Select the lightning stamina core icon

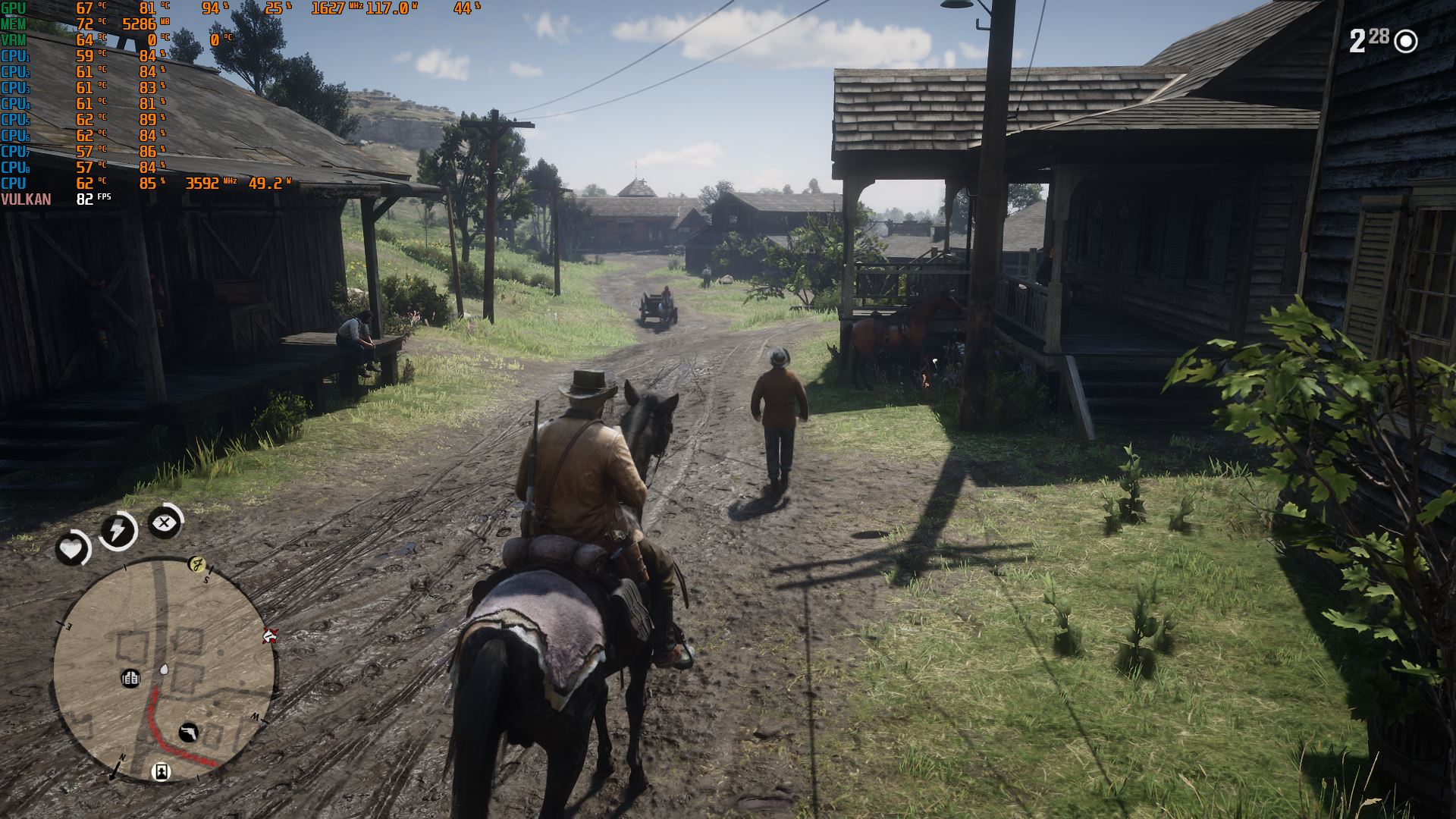117,529
